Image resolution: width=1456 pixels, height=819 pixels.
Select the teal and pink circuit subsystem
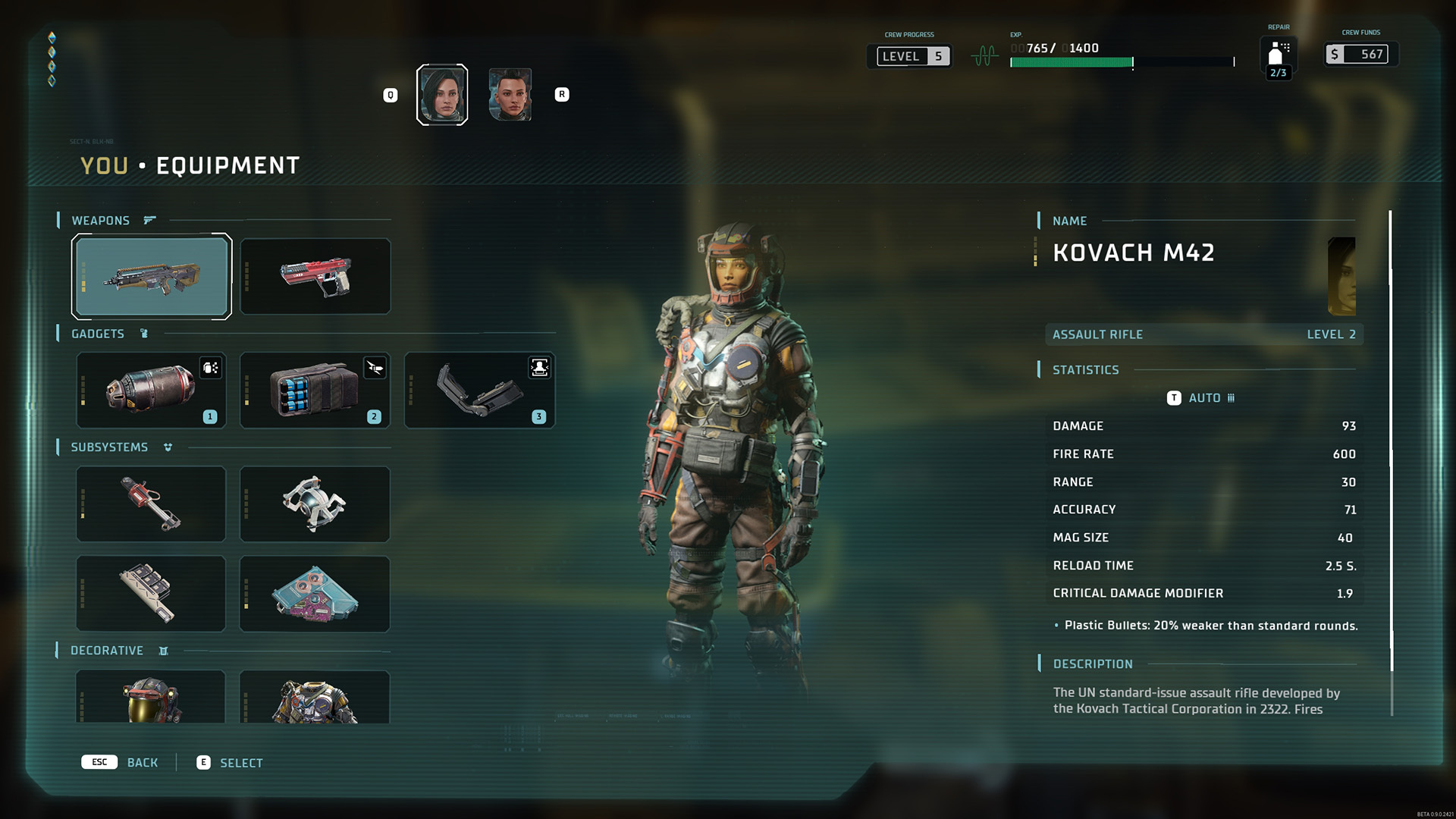click(315, 593)
